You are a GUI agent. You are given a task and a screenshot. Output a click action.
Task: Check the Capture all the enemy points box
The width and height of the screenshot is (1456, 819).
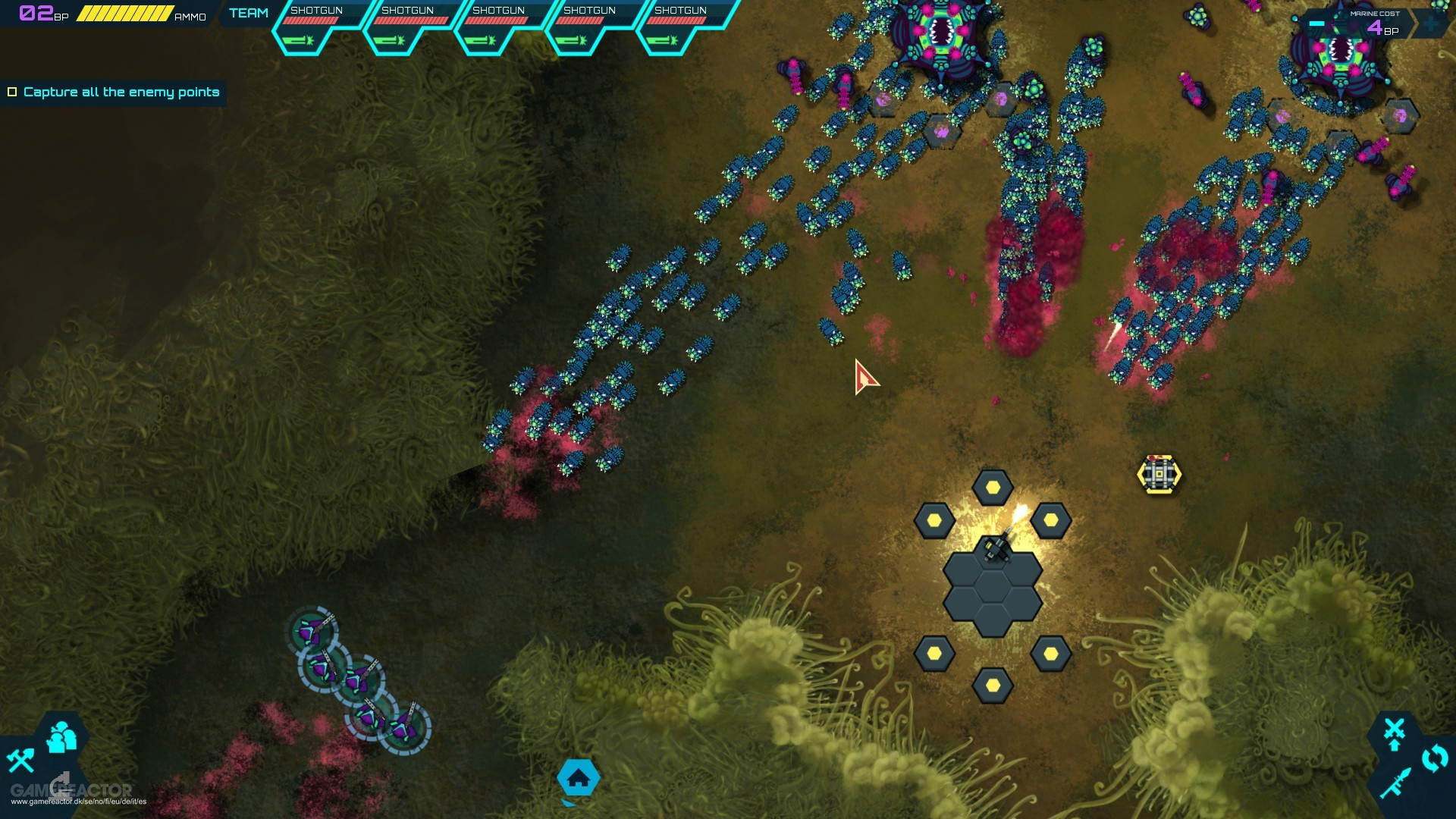click(x=12, y=92)
